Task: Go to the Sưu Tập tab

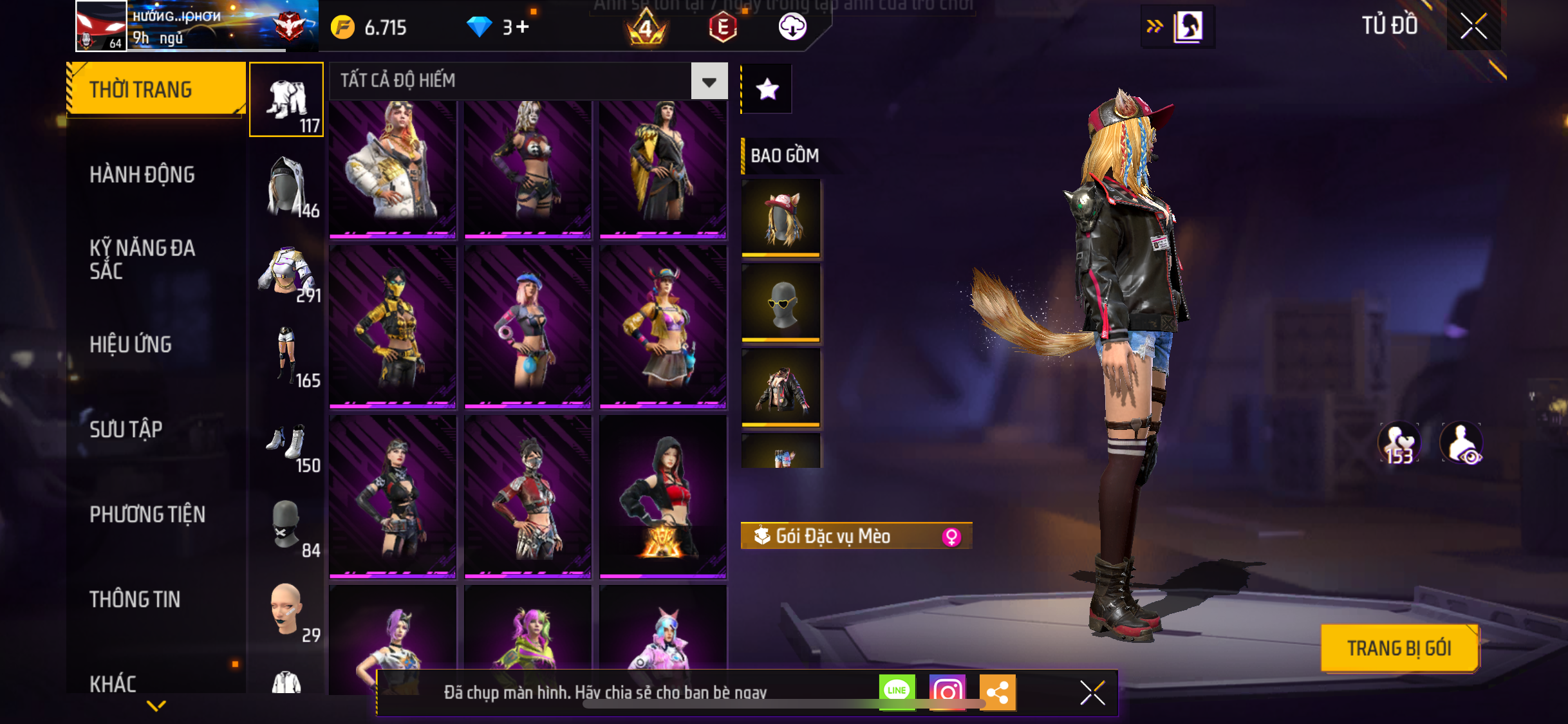Action: point(126,429)
